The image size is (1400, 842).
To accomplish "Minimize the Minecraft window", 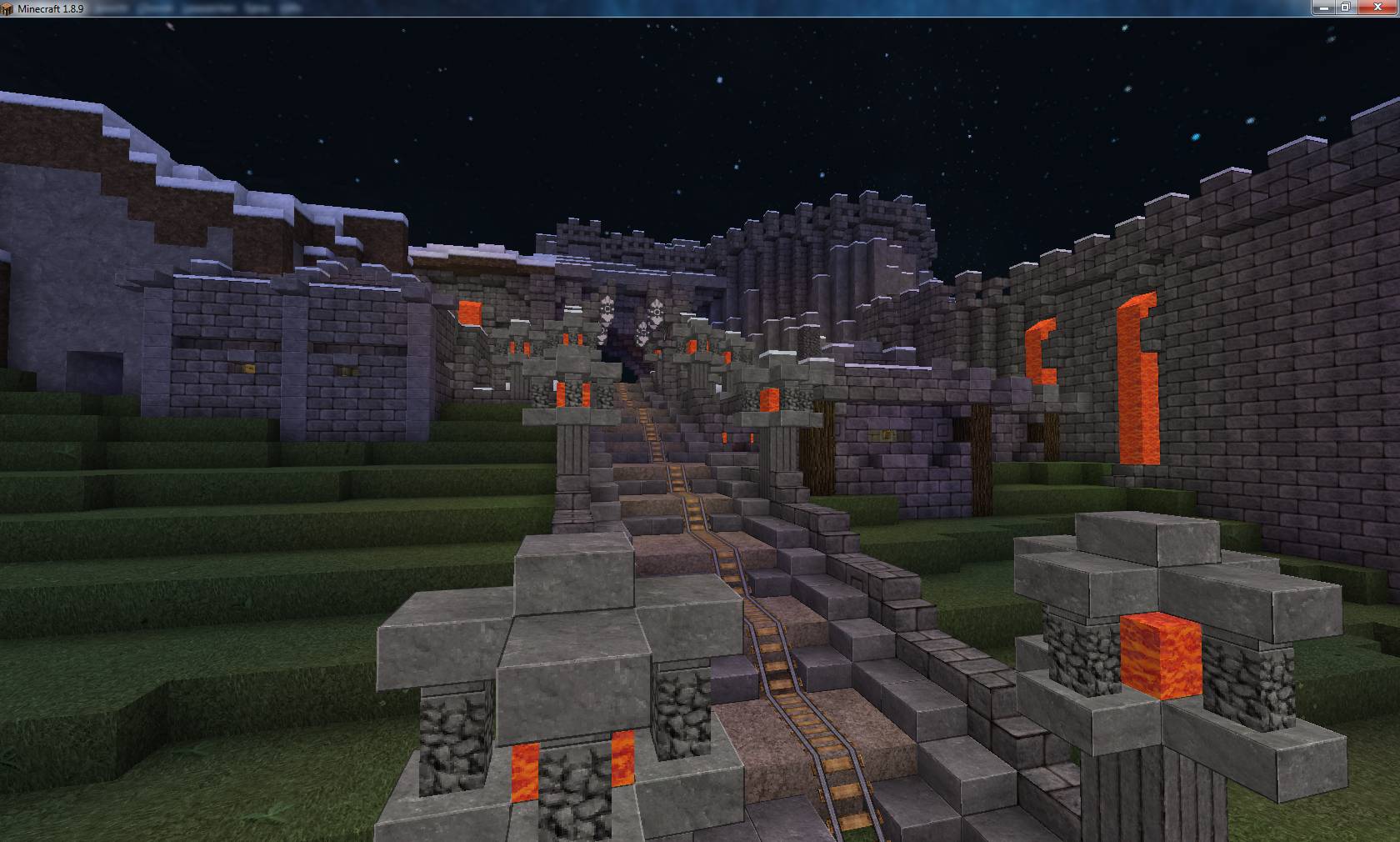I will click(1323, 8).
